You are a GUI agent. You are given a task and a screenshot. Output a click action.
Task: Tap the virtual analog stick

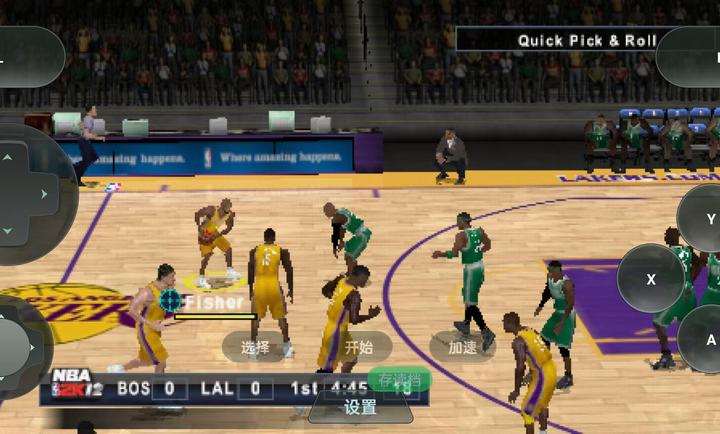tap(14, 347)
